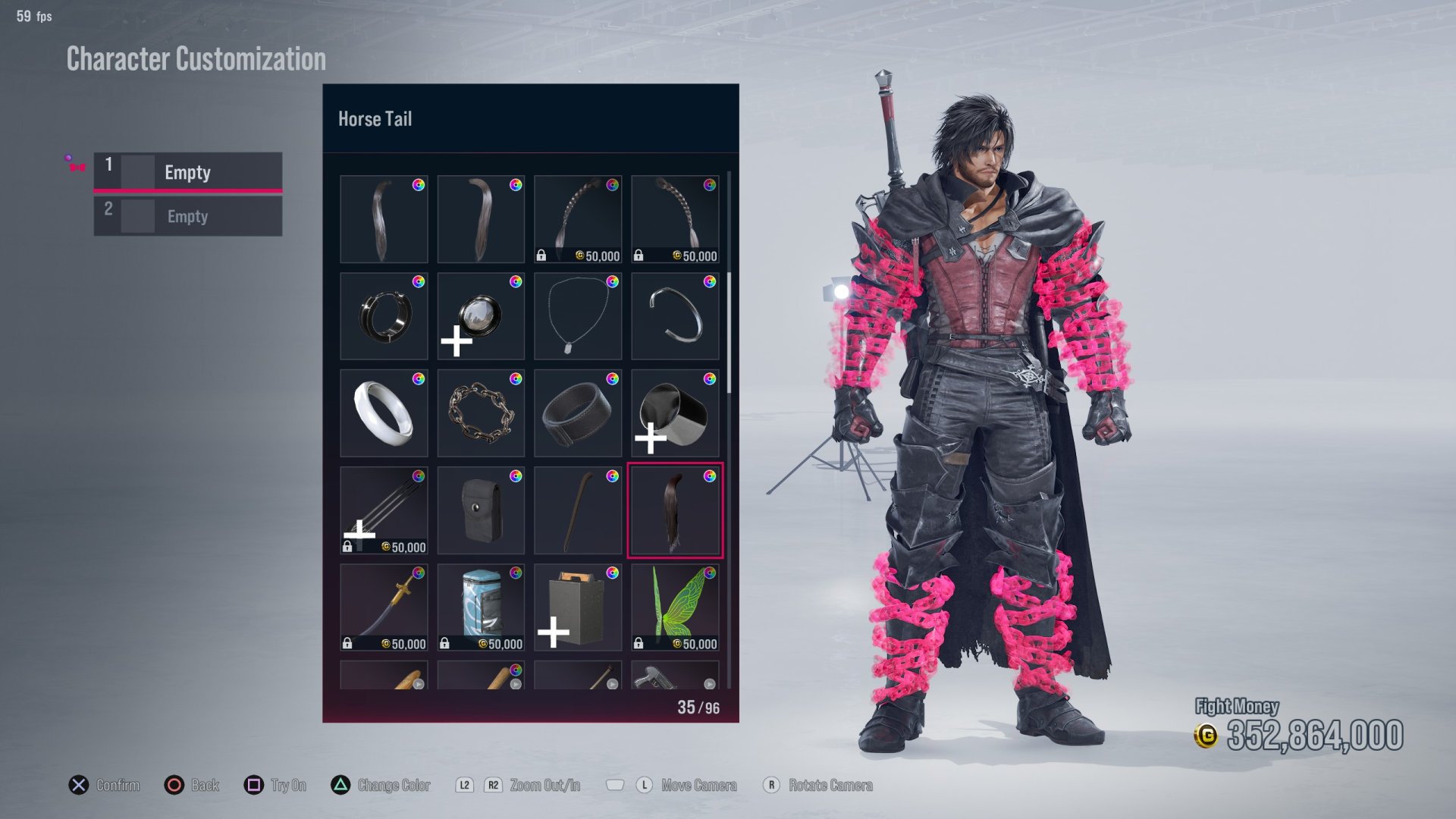Select the green fairy wings item
The image size is (1456, 819).
673,605
